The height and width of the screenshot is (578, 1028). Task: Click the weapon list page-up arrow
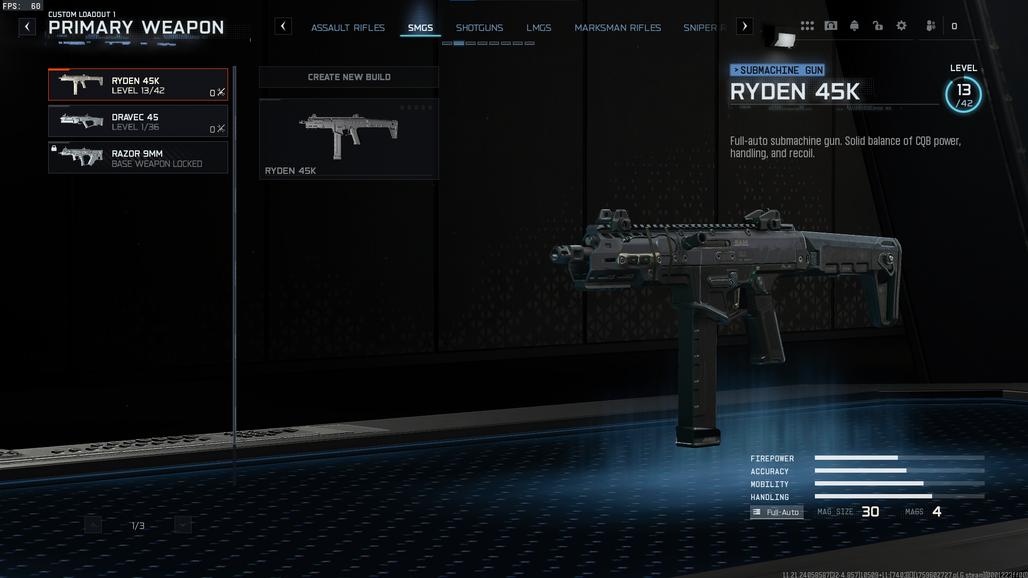[x=93, y=525]
